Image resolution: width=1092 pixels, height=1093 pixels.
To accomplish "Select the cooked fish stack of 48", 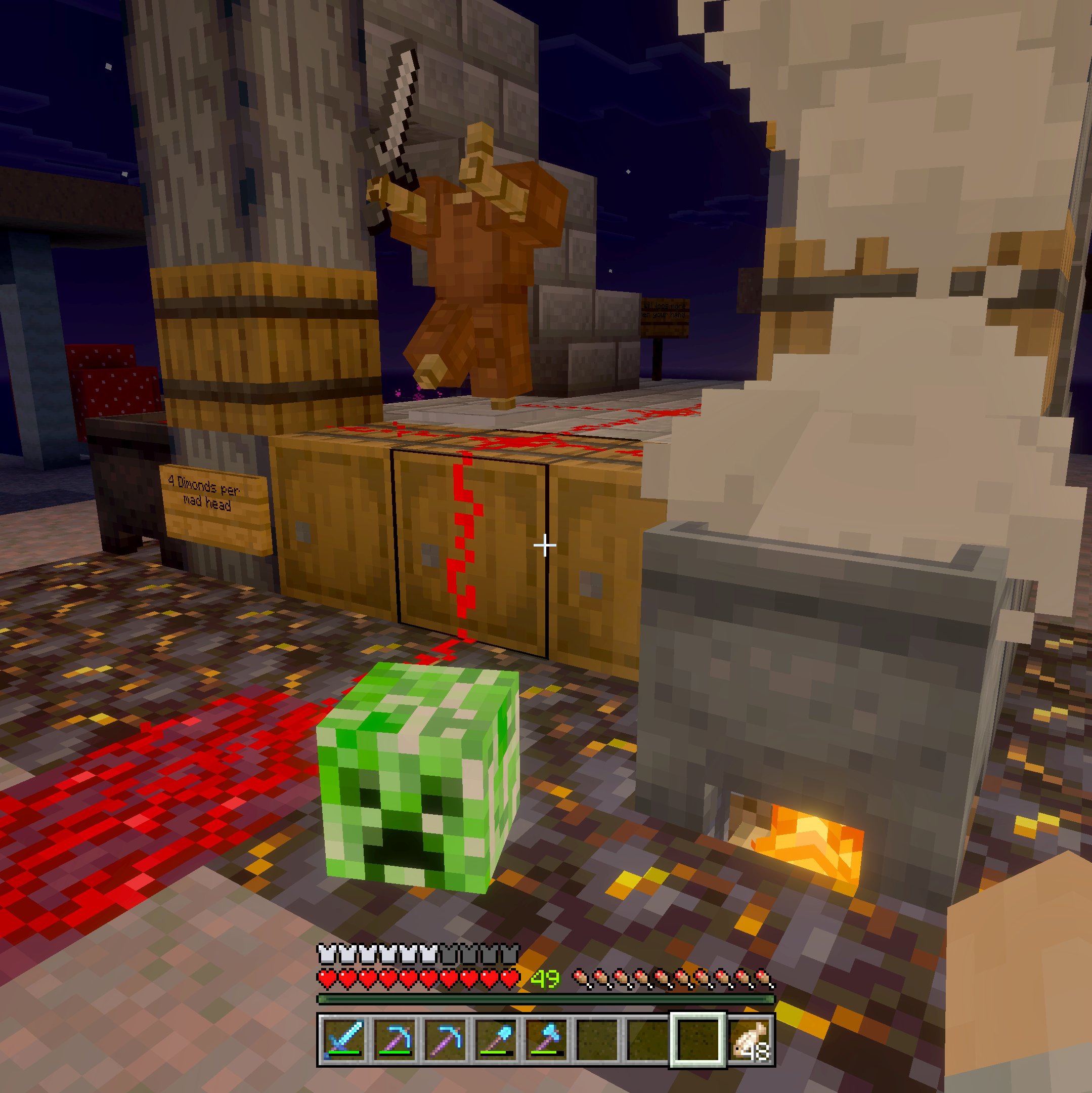I will click(x=748, y=1039).
